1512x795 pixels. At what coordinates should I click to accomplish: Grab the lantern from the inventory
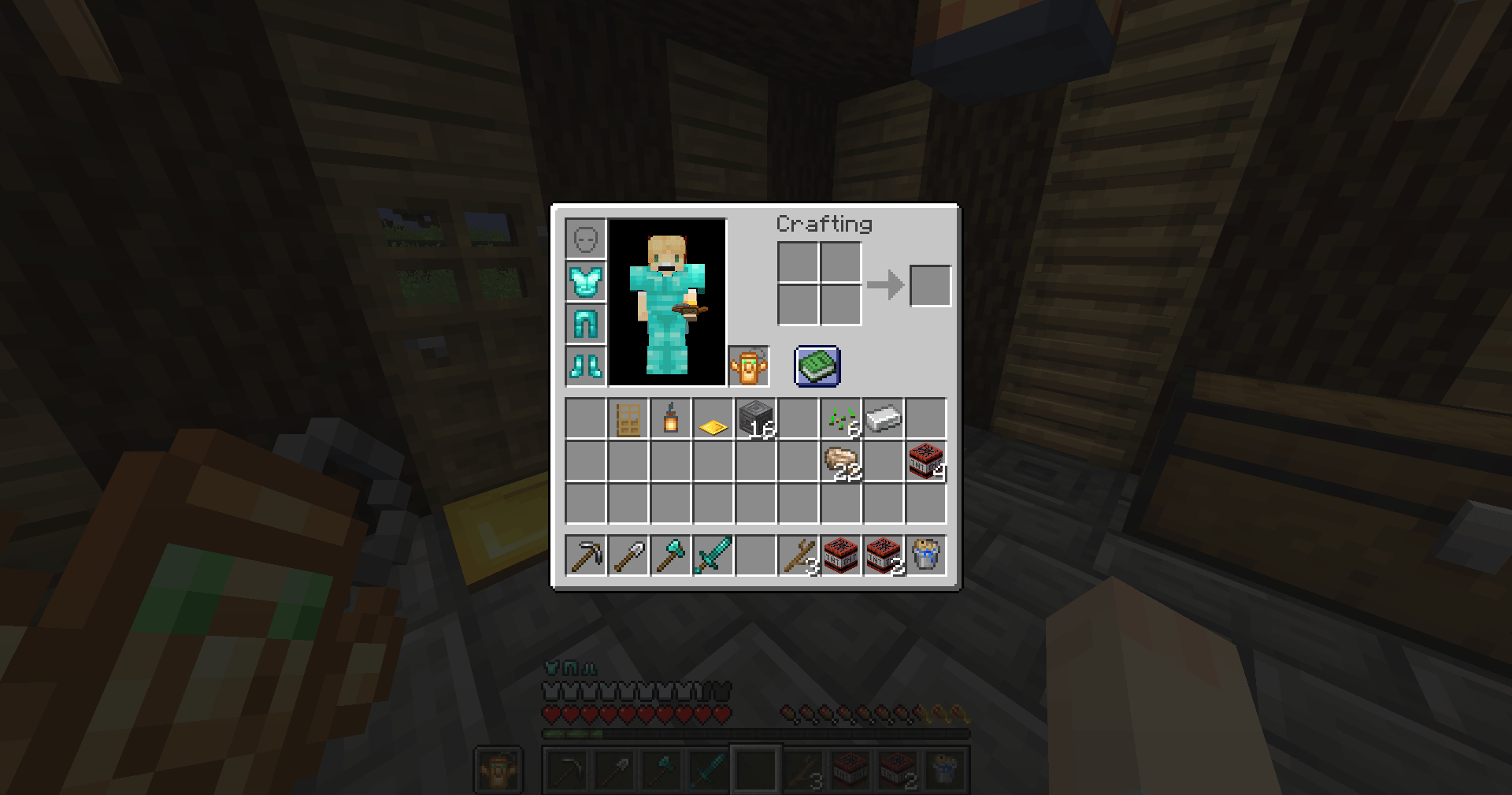pos(671,418)
